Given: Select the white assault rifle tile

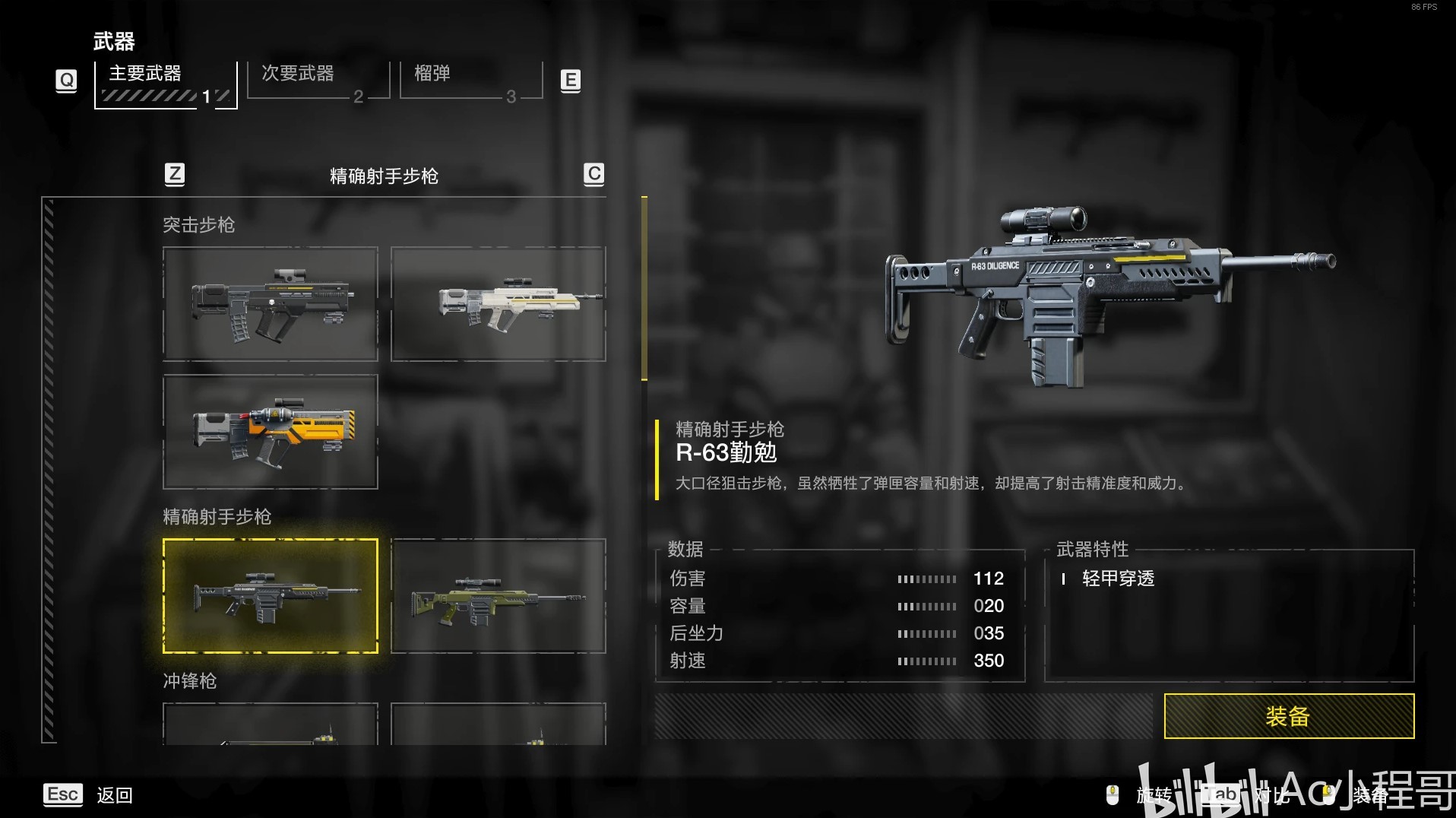Looking at the screenshot, I should (498, 304).
